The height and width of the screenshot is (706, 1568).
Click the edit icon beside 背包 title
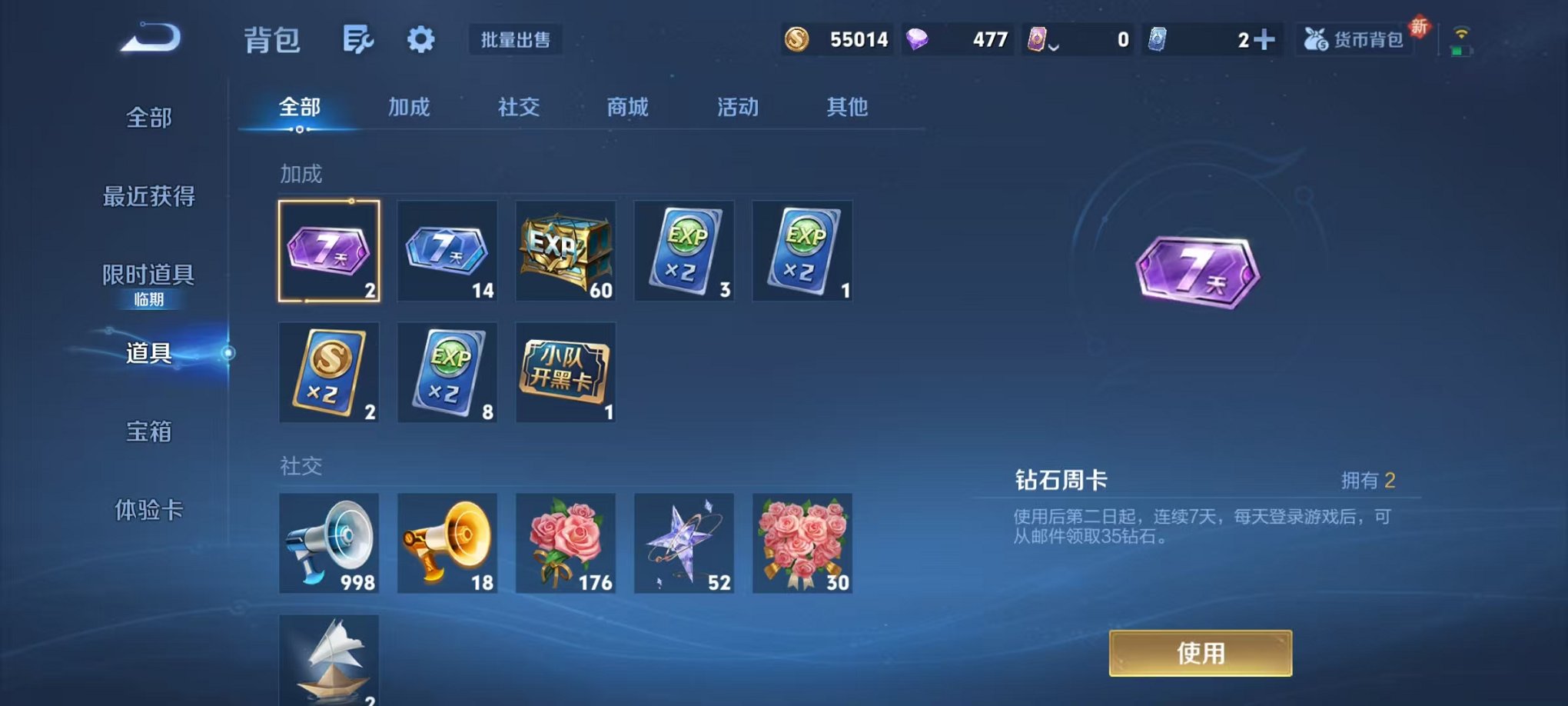[x=360, y=38]
